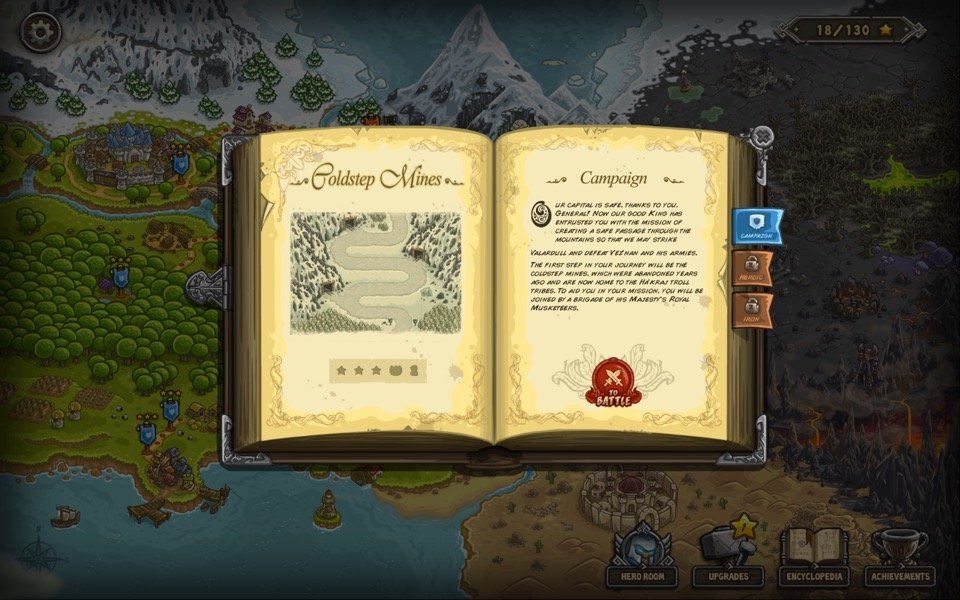Image resolution: width=960 pixels, height=600 pixels.
Task: Enter the Hero Room
Action: tap(641, 558)
